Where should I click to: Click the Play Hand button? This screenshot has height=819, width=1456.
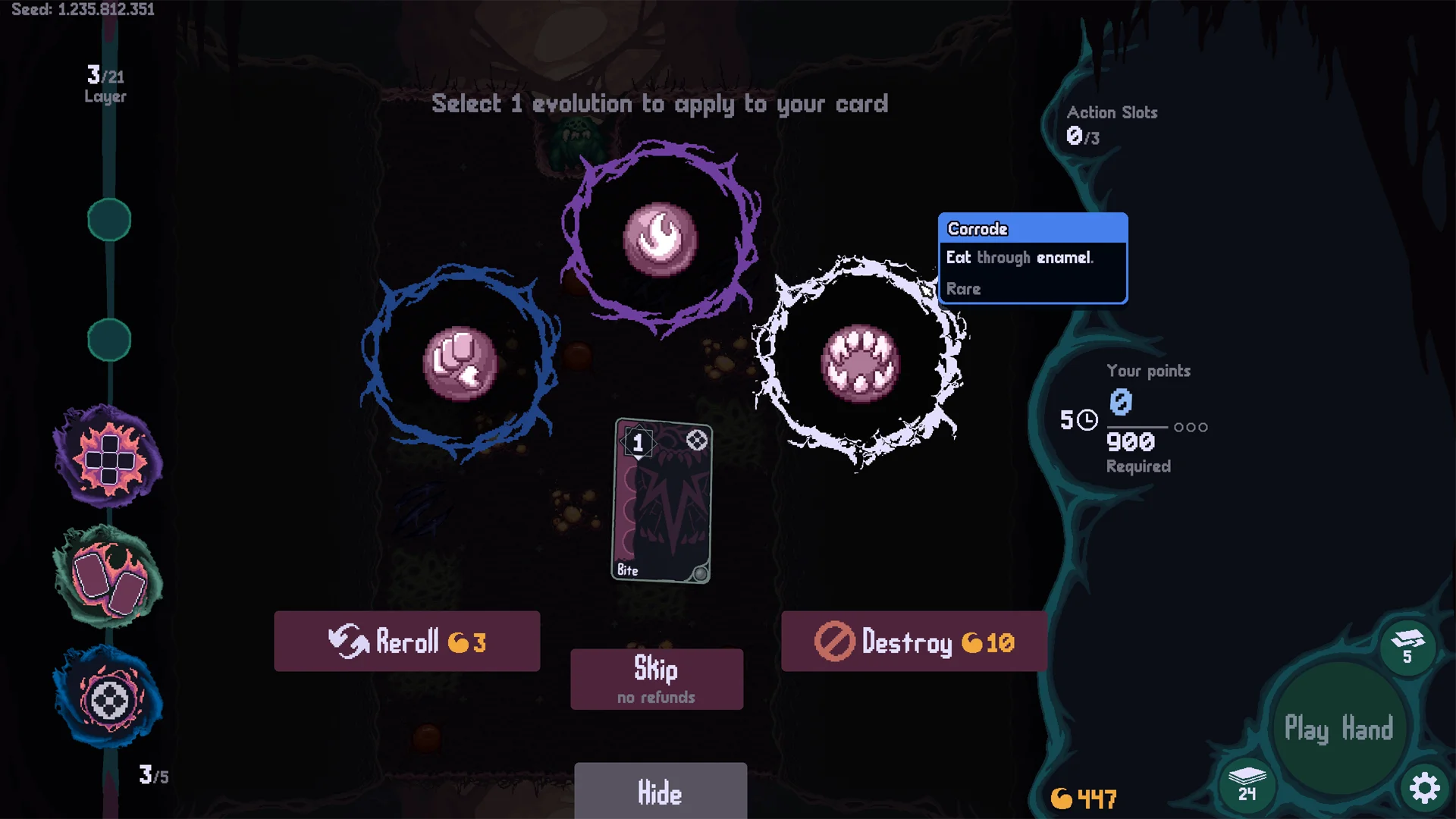coord(1338,729)
